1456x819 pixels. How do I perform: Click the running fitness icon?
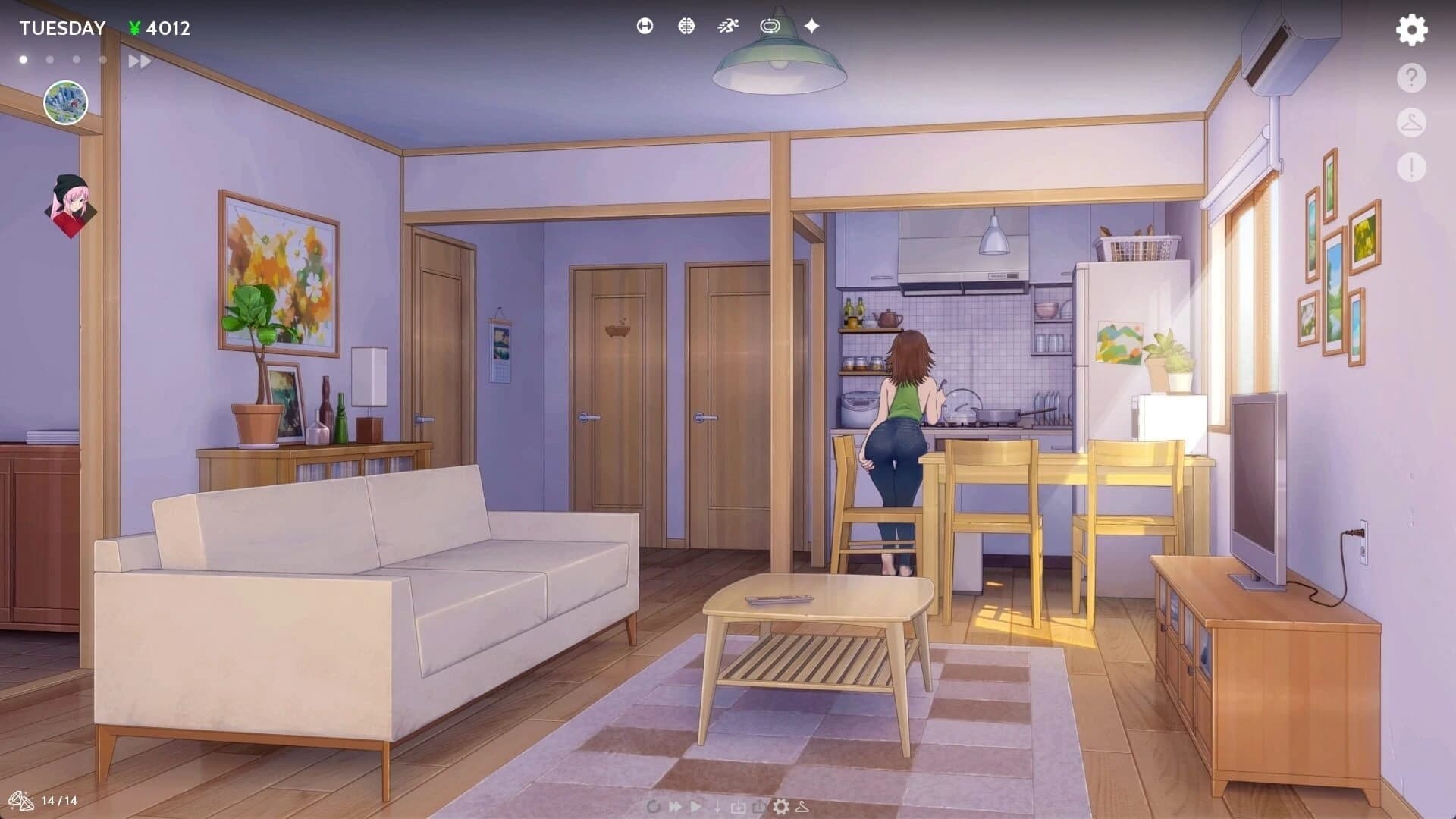[x=728, y=27]
